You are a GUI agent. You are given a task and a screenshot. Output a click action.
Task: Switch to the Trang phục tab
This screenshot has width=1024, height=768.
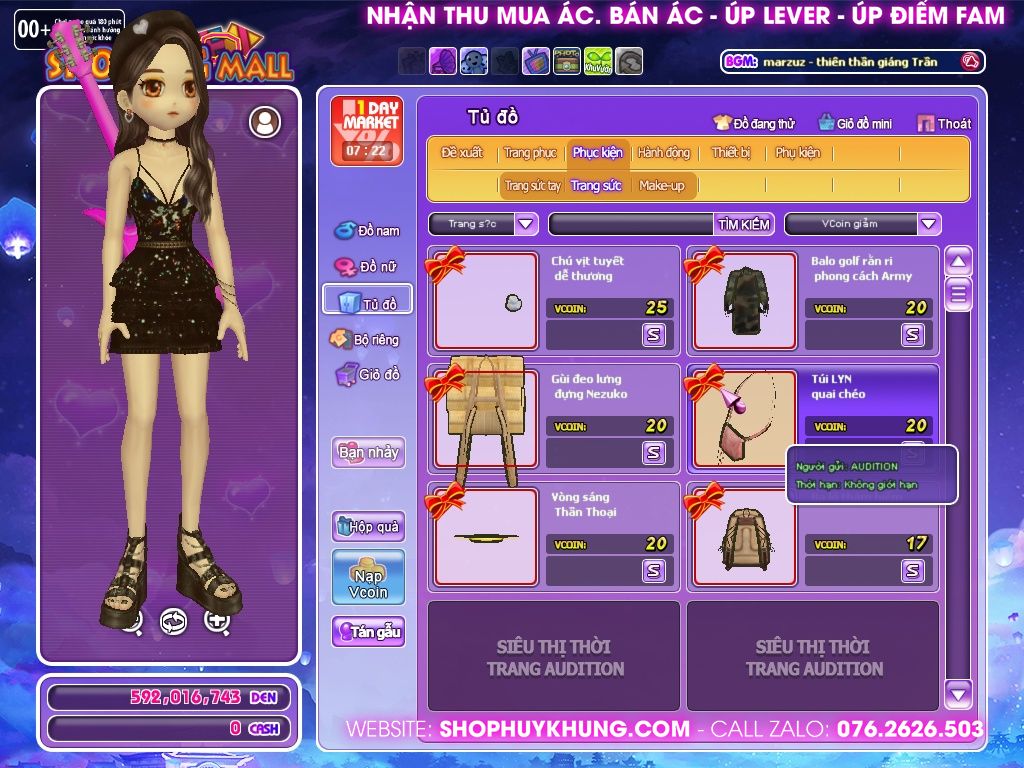click(530, 153)
